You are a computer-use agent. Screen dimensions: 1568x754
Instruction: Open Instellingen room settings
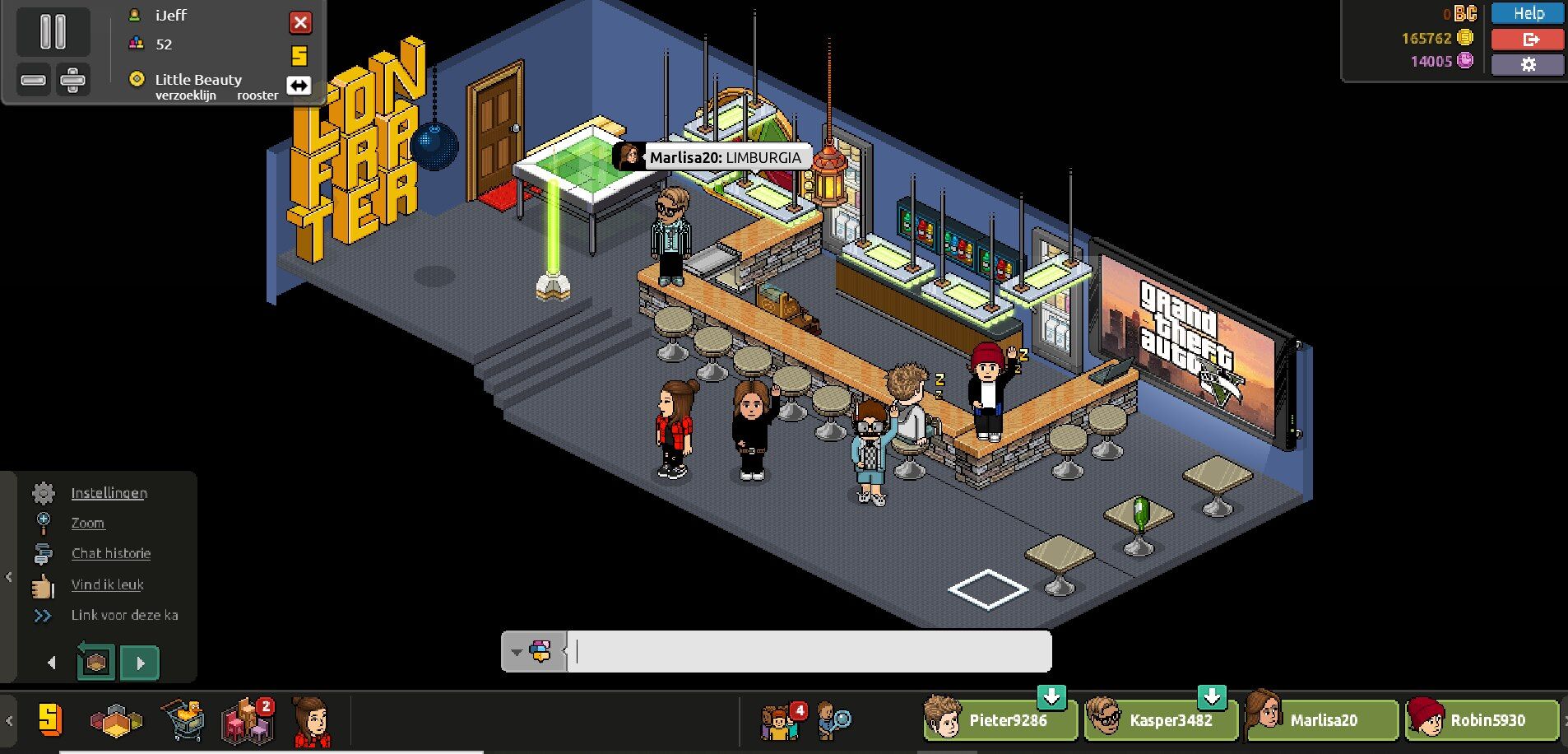click(109, 493)
